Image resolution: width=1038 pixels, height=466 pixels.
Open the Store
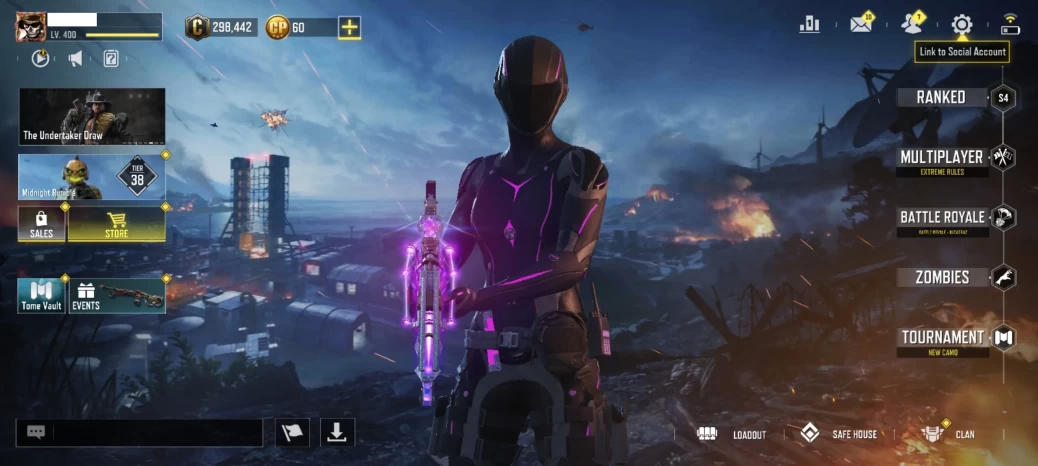tap(116, 224)
